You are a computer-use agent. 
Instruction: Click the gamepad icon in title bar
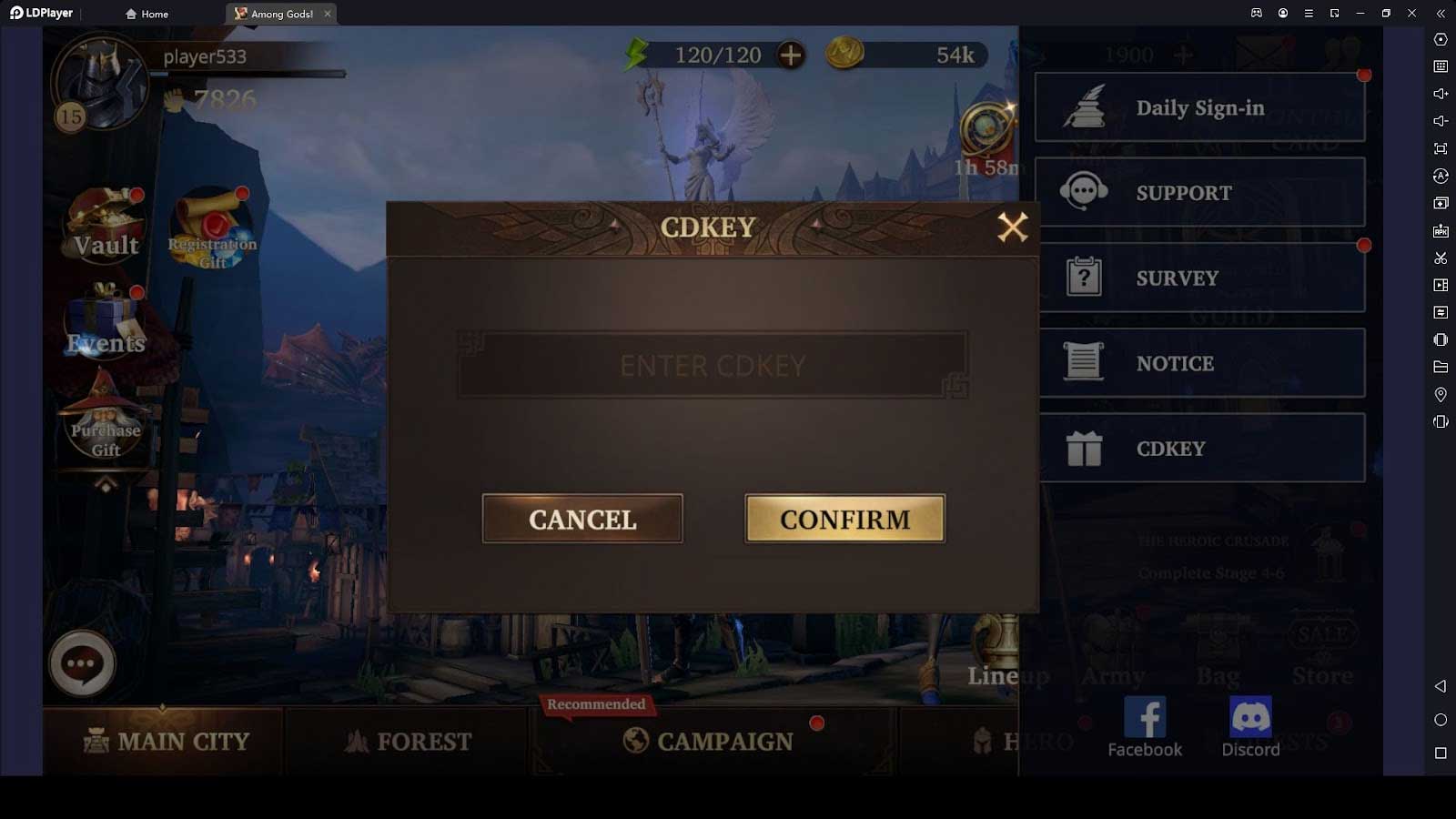(x=1257, y=13)
